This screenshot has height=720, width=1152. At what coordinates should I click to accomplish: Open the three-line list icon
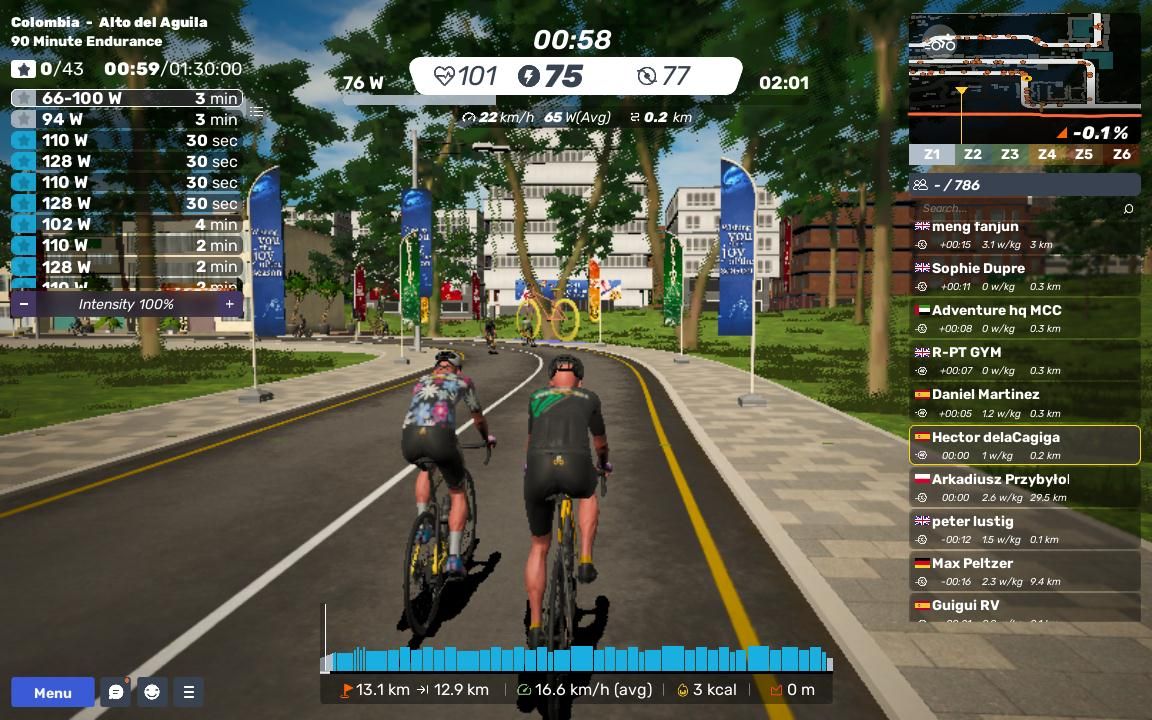click(x=188, y=692)
